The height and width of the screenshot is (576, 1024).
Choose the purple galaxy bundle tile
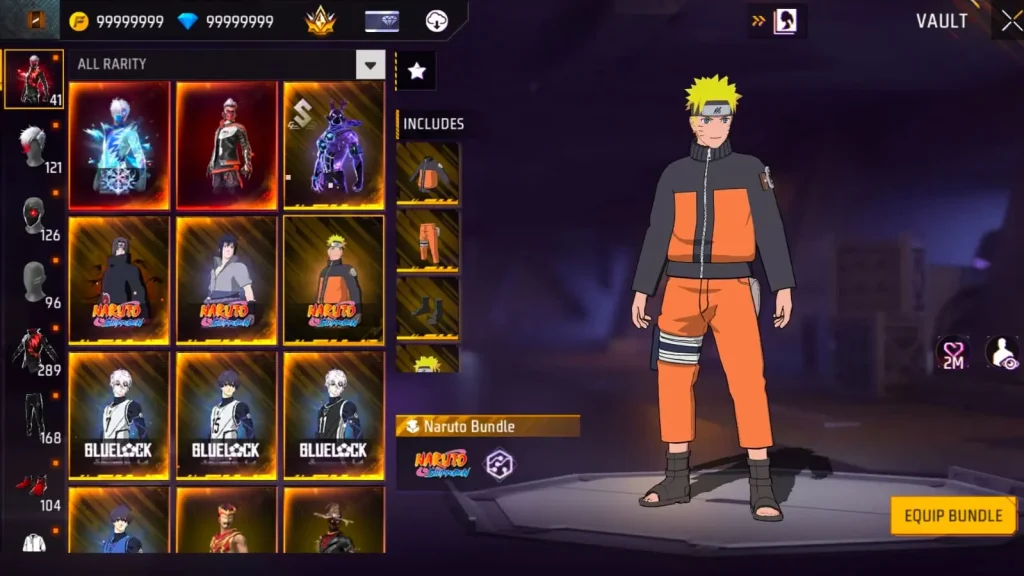coord(333,145)
